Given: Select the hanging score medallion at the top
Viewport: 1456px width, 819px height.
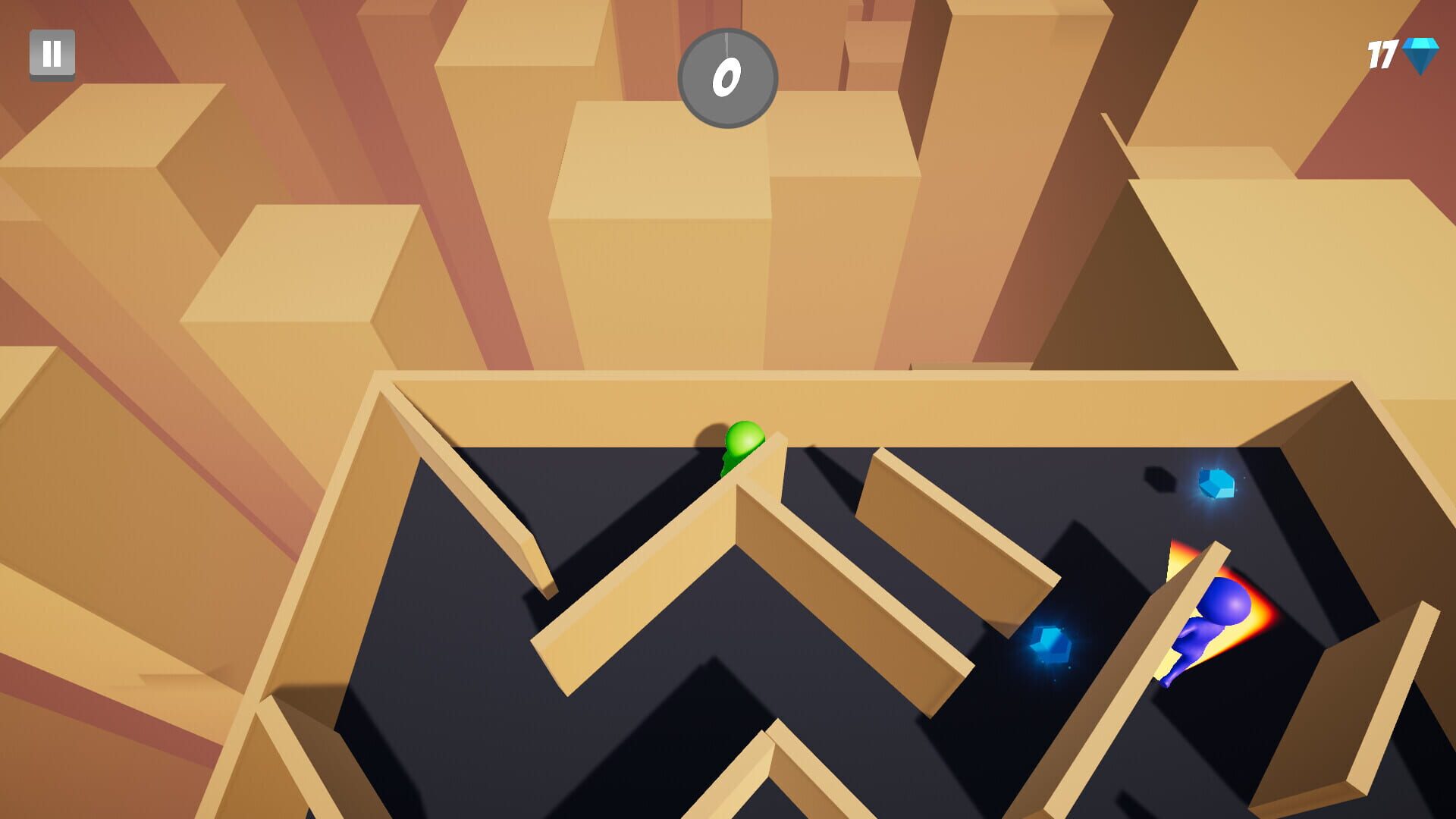Looking at the screenshot, I should pyautogui.click(x=730, y=78).
